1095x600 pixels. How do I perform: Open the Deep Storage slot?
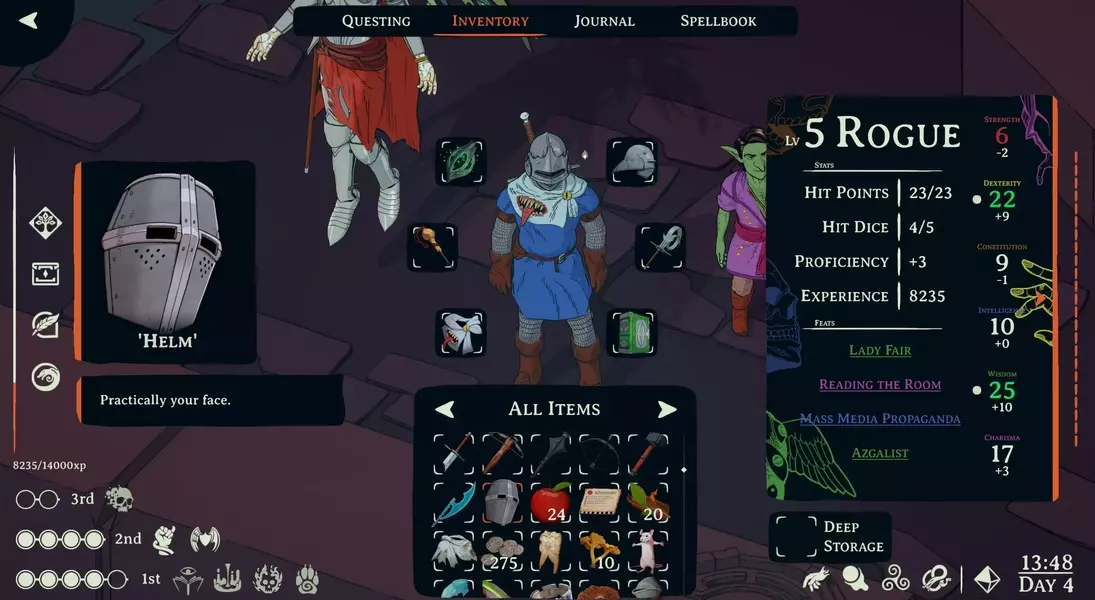(795, 537)
